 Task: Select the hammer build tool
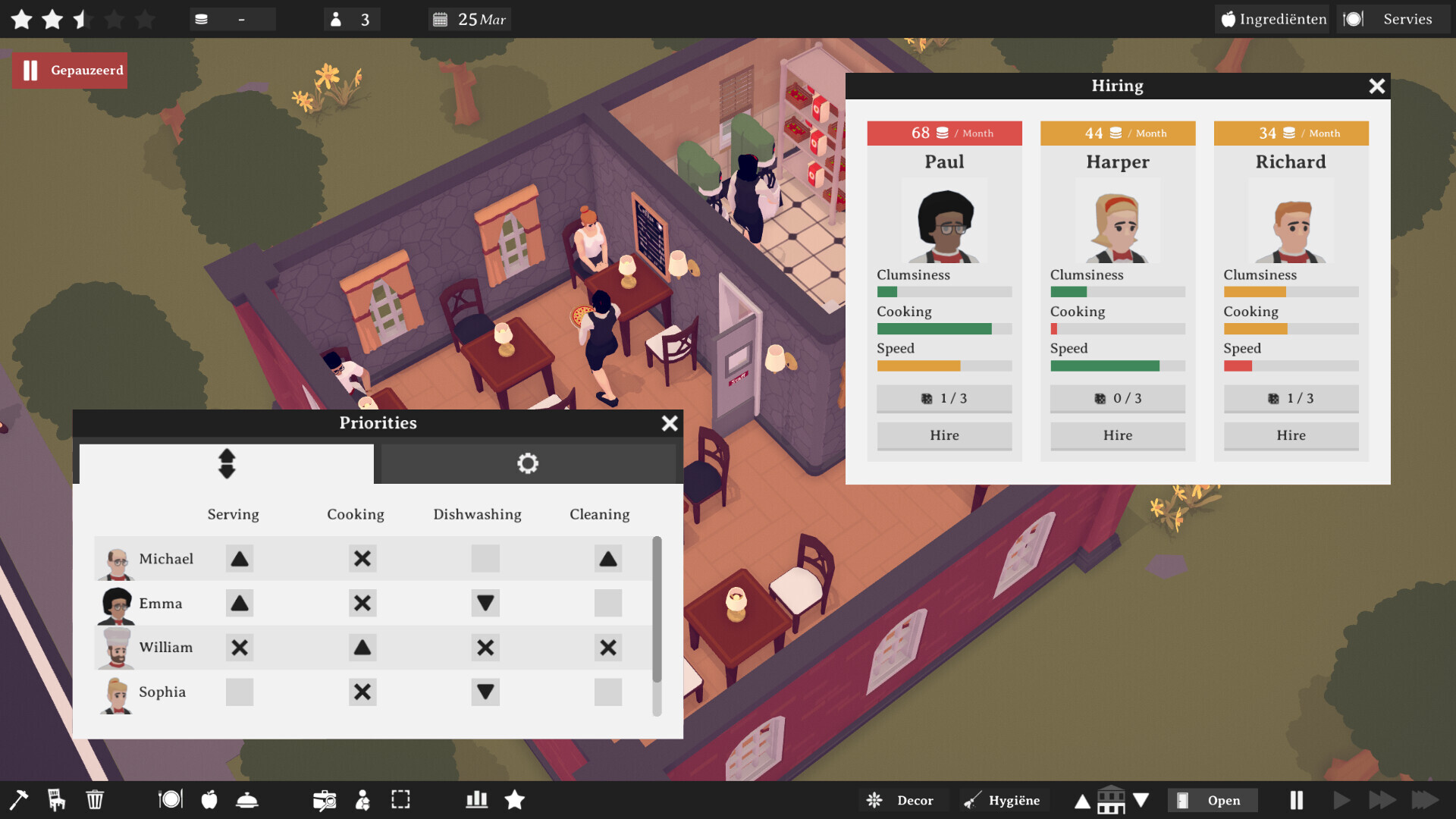click(19, 799)
